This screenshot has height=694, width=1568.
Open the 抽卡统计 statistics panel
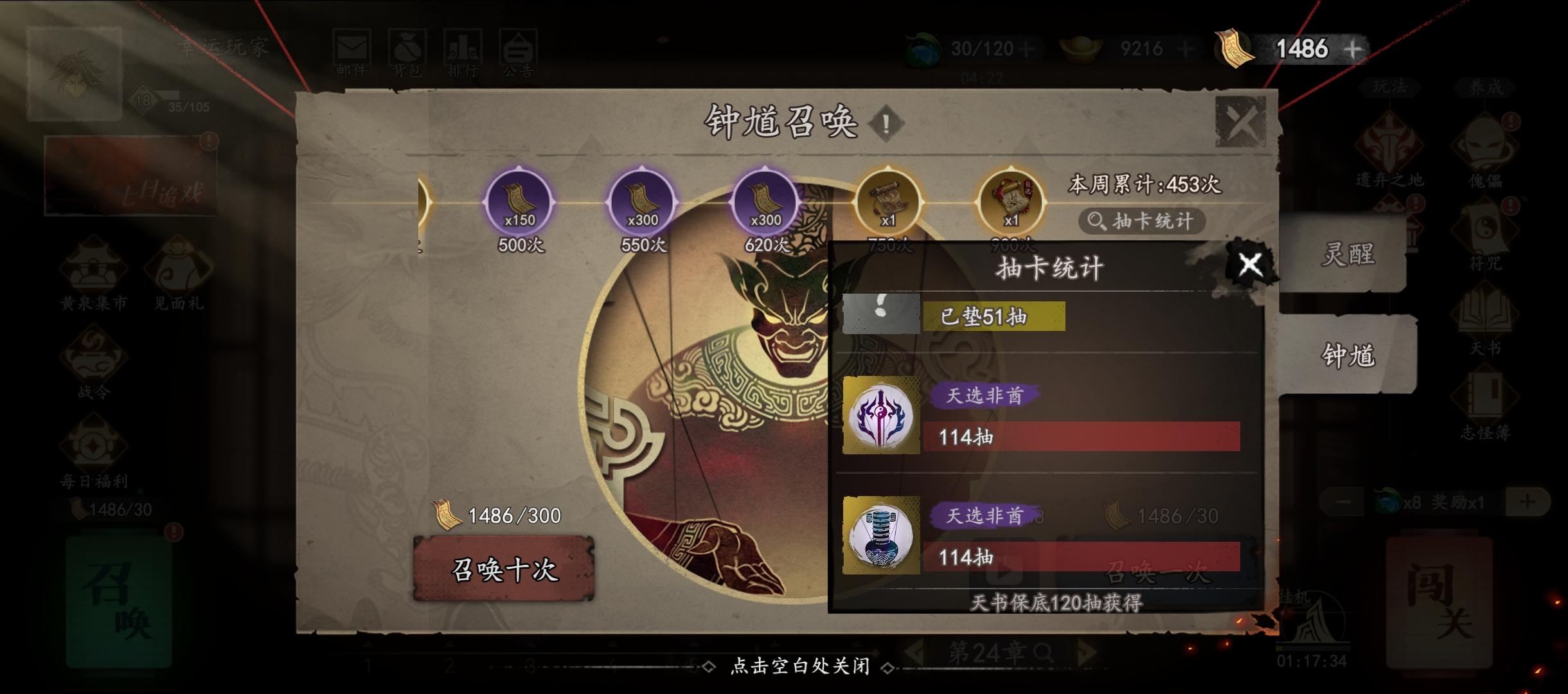(x=1145, y=222)
